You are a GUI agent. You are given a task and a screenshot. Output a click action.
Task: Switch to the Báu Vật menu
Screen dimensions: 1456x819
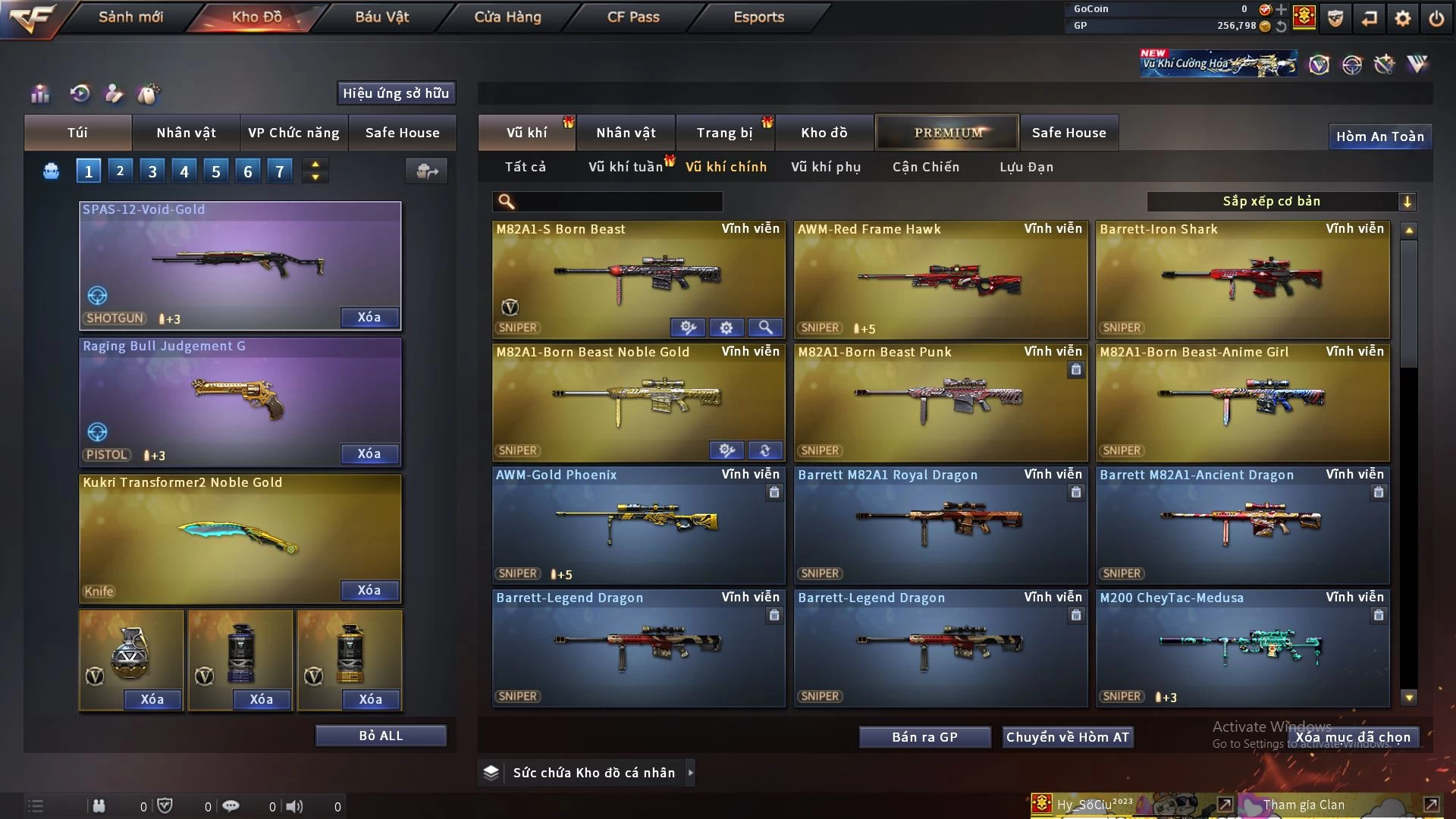(x=381, y=17)
